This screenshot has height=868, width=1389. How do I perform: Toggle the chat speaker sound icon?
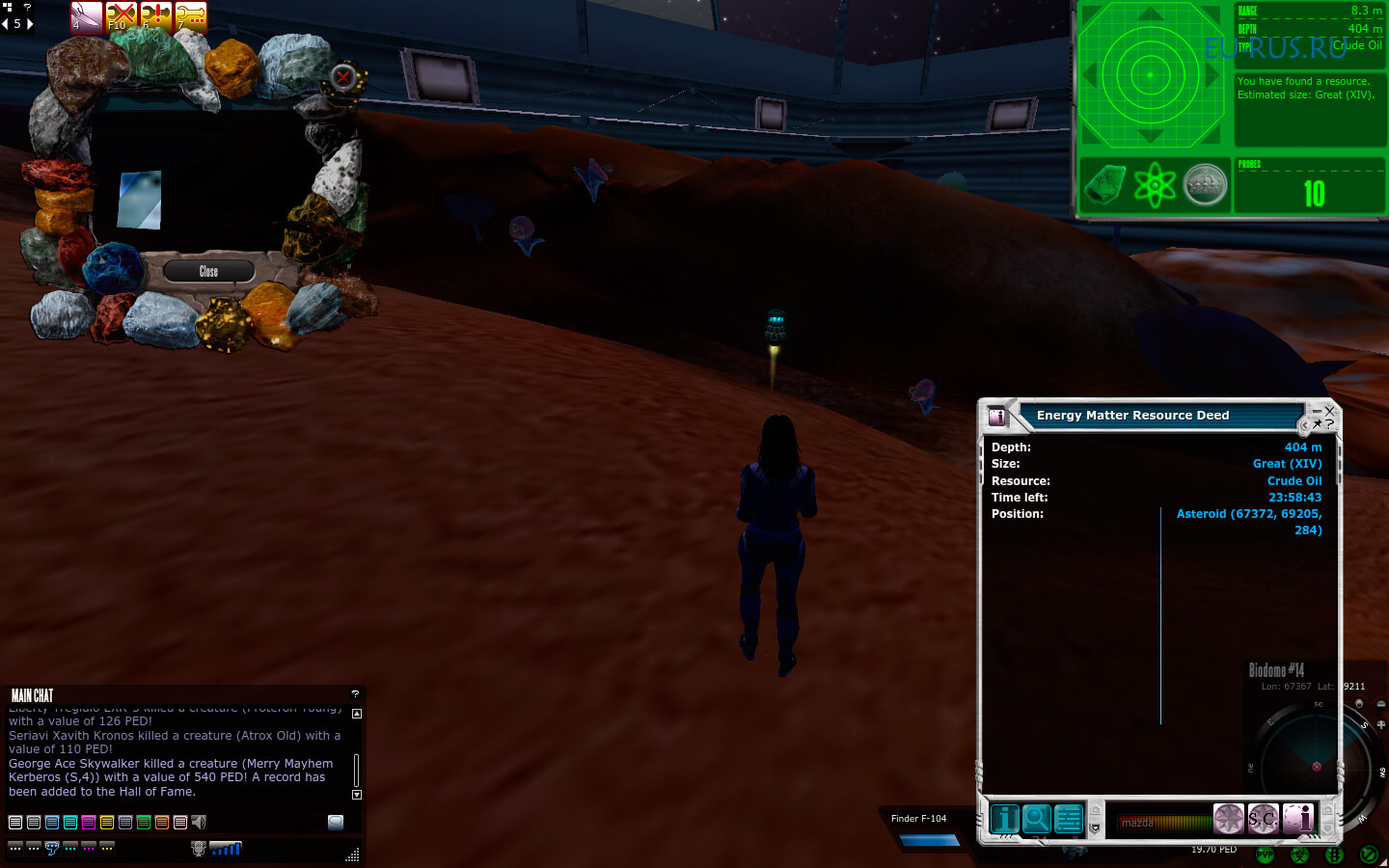coord(199,823)
